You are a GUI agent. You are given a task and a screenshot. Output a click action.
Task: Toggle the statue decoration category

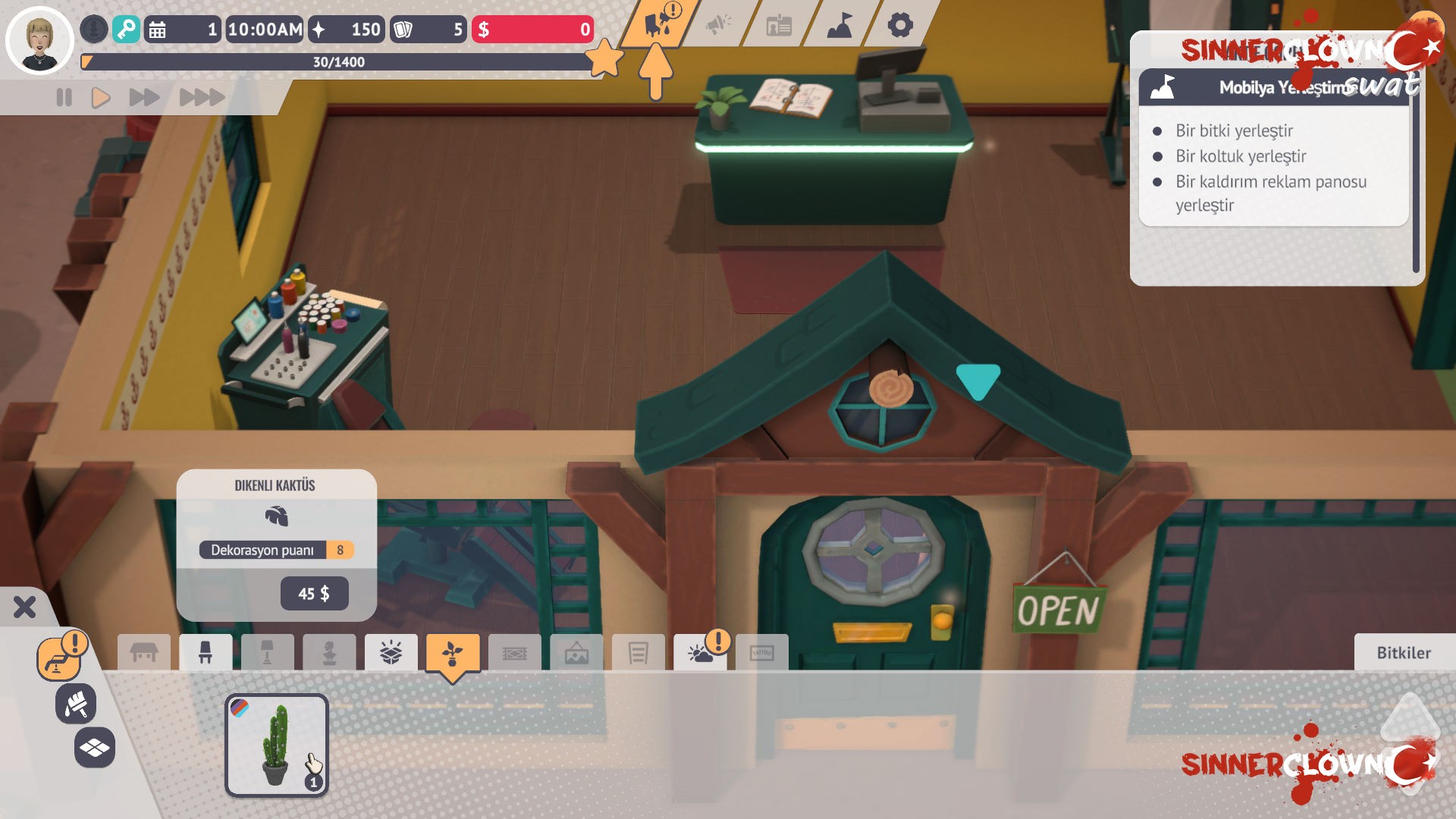(x=329, y=652)
